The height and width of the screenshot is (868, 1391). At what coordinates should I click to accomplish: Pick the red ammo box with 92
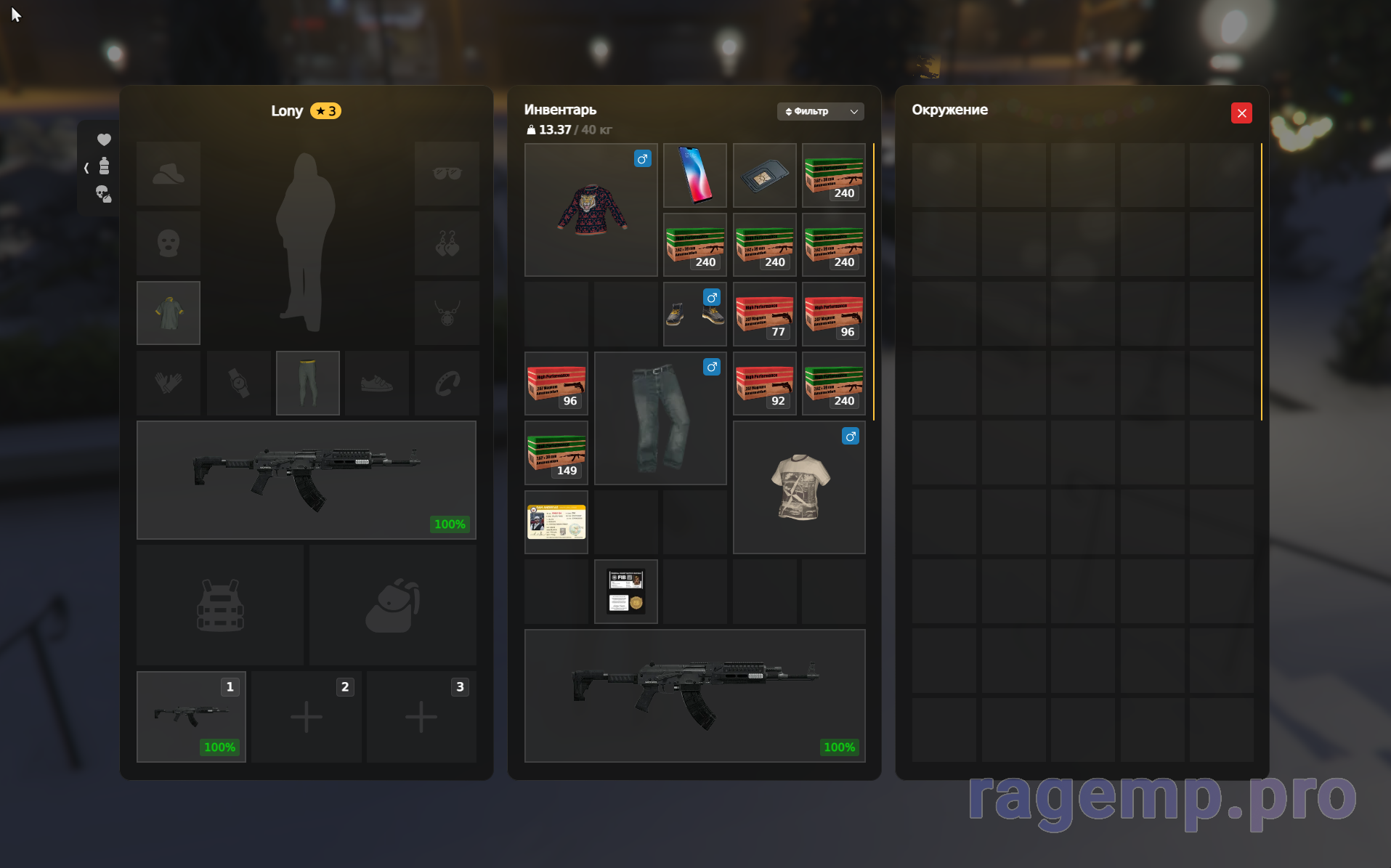pos(763,383)
